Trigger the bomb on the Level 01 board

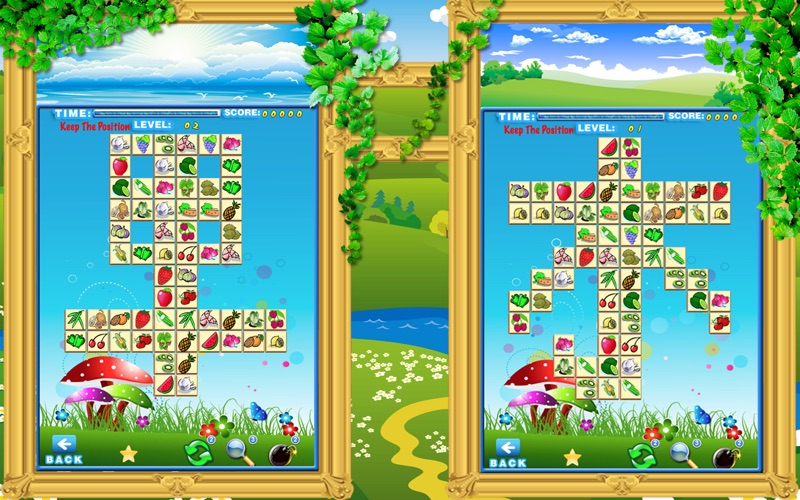click(x=725, y=457)
